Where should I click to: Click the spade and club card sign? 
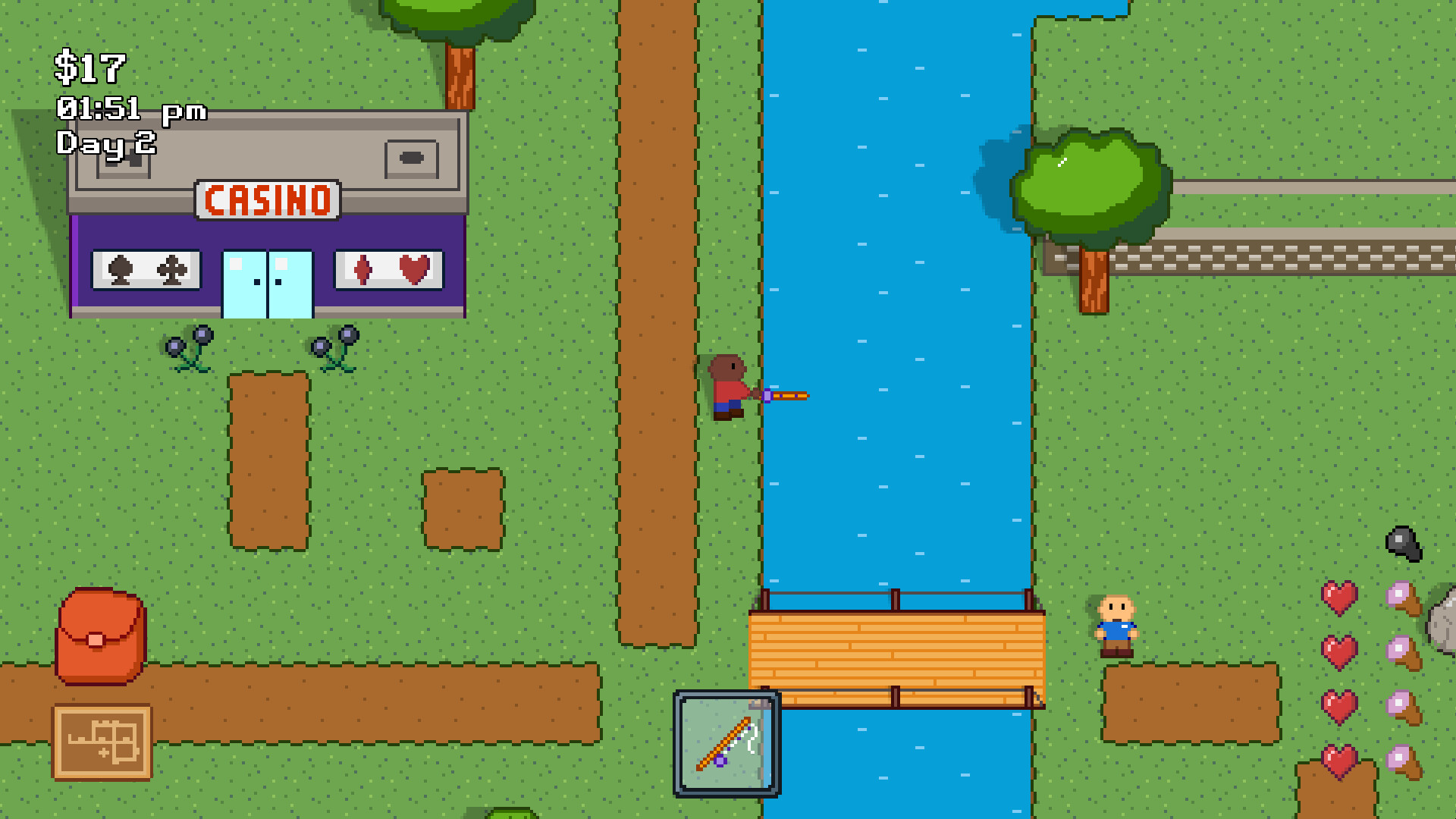coord(144,269)
